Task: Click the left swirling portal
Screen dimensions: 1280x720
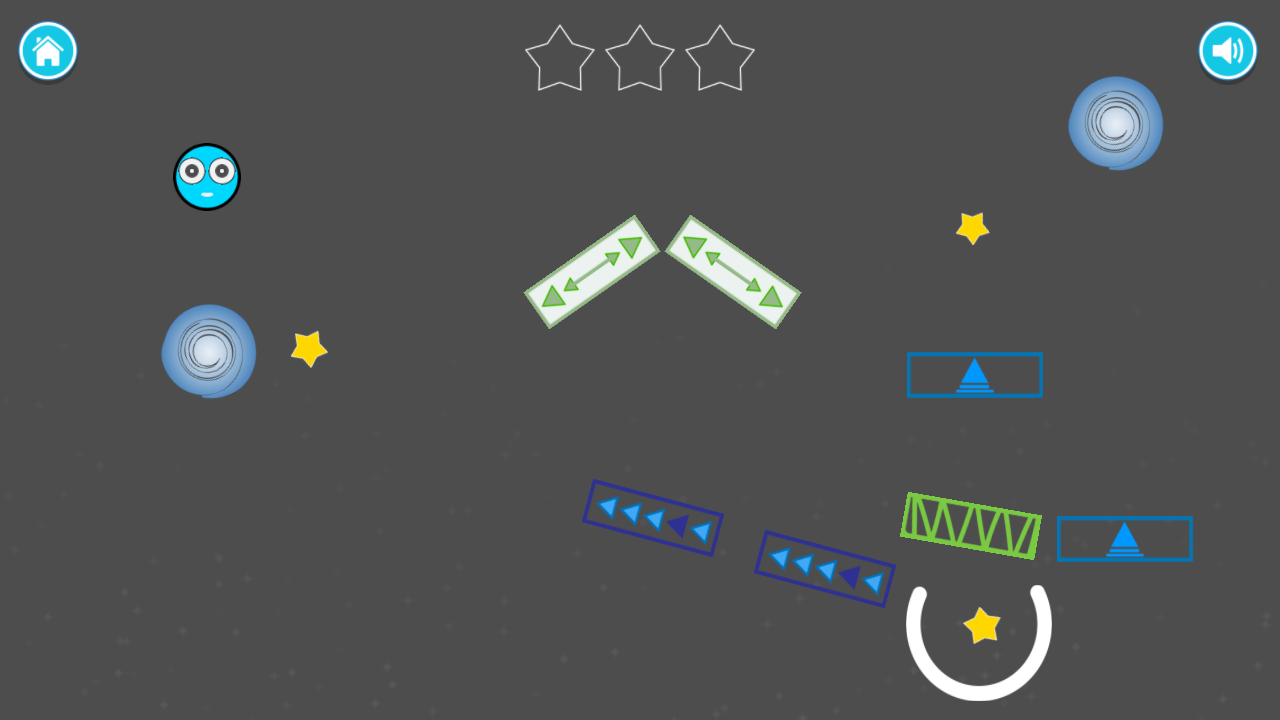Action: (x=208, y=352)
